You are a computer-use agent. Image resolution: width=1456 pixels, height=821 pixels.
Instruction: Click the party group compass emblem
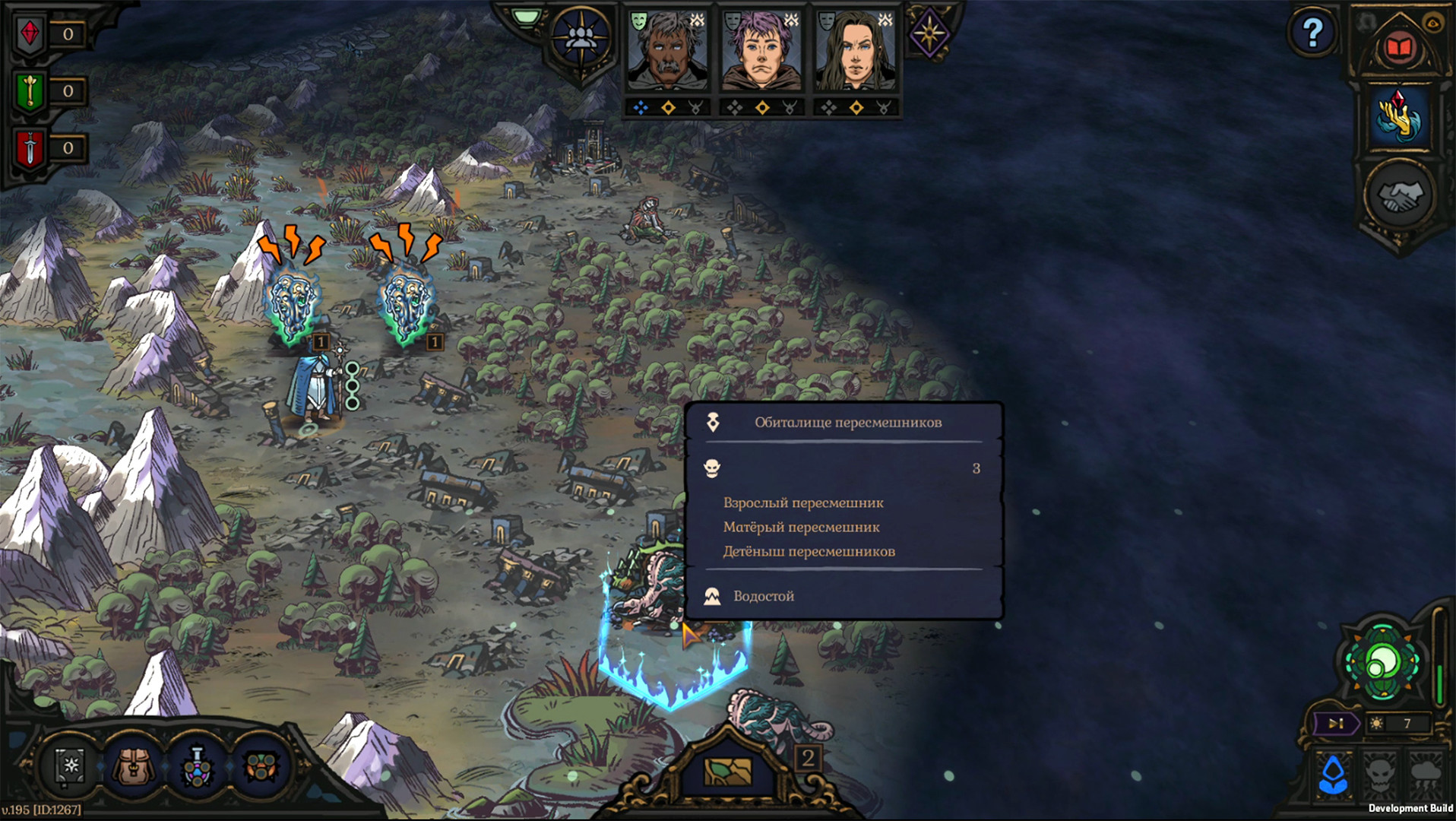581,38
